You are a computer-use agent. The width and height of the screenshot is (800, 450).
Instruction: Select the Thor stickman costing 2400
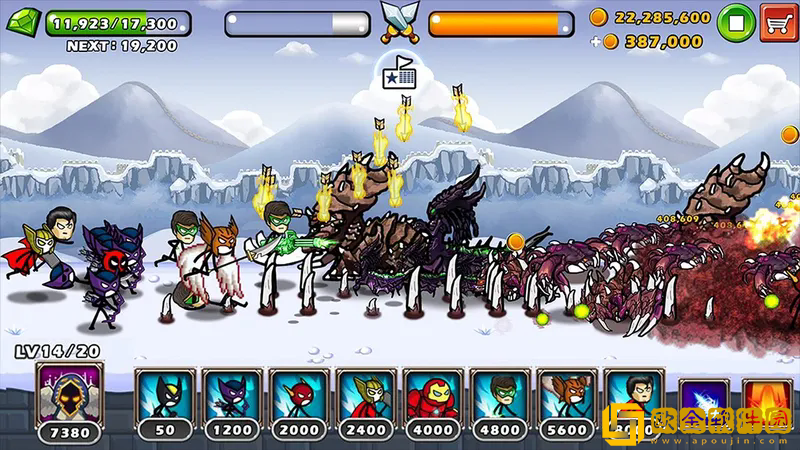point(366,397)
